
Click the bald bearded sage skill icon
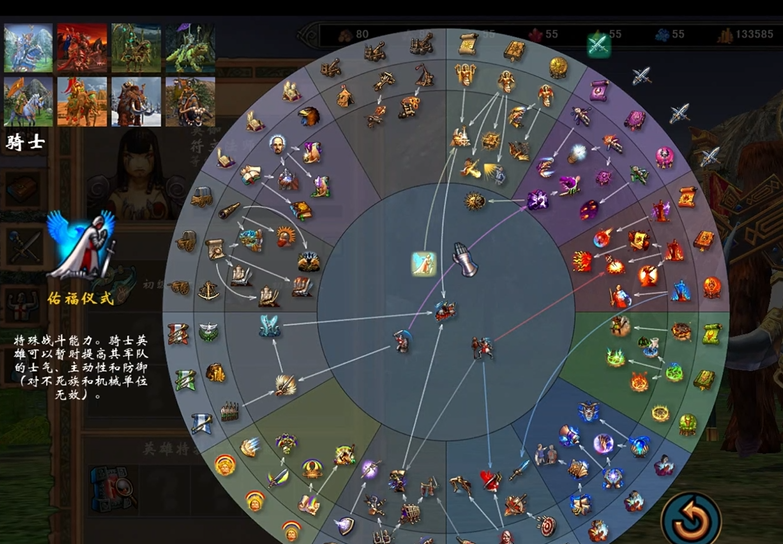coord(278,146)
